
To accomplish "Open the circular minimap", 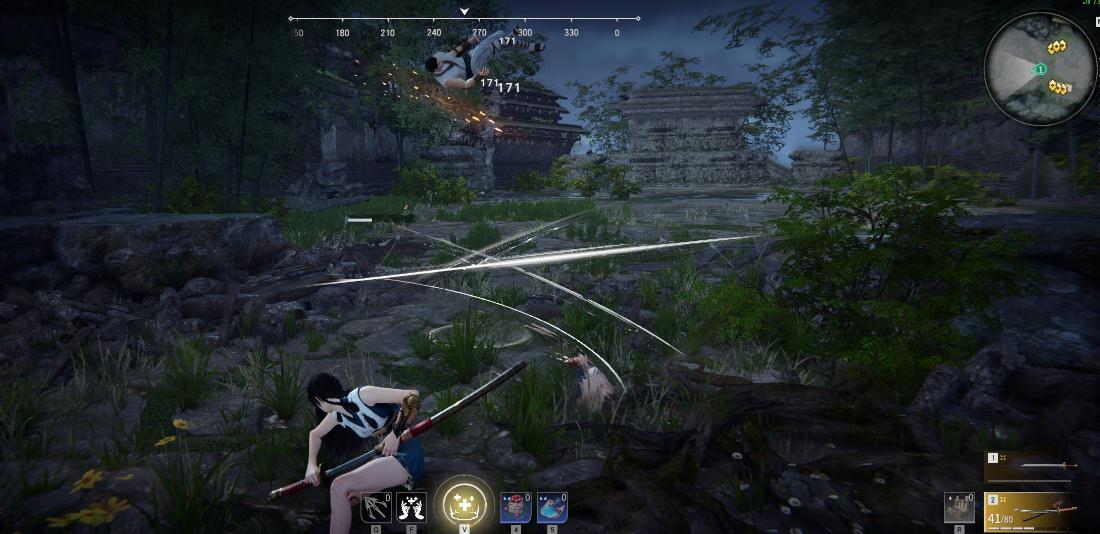I will click(x=1040, y=68).
